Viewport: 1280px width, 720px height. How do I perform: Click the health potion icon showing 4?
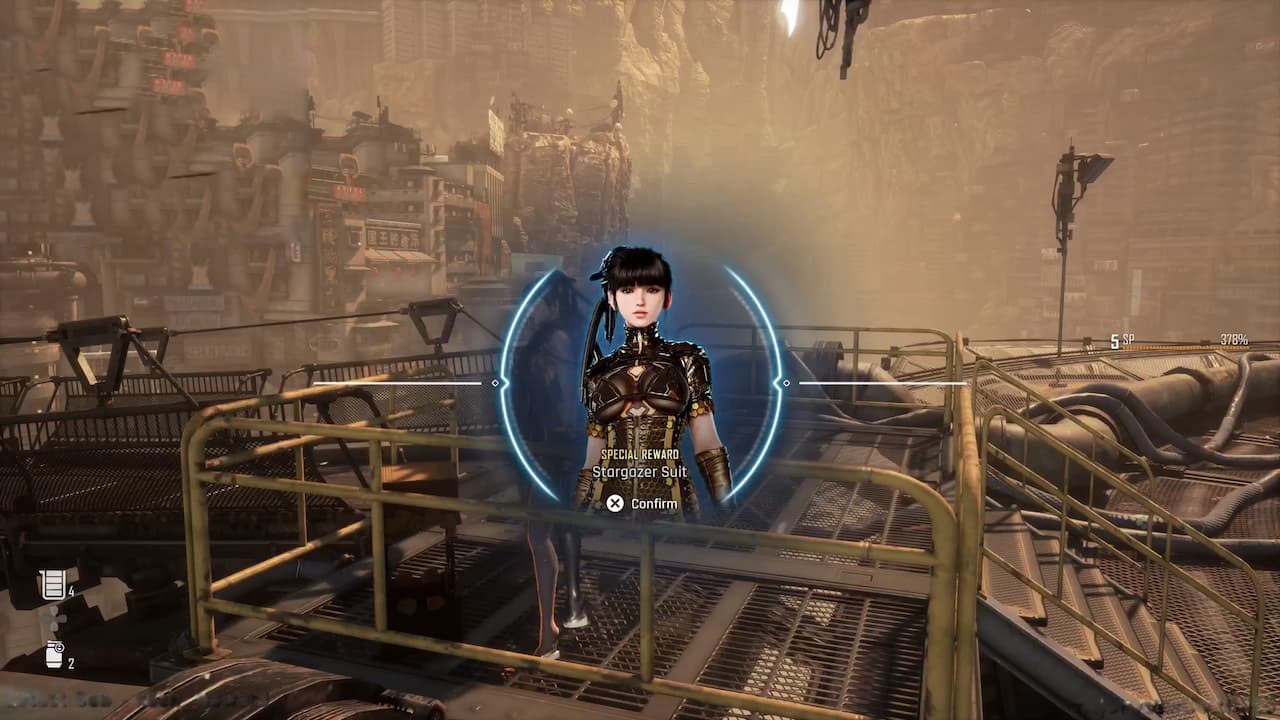pos(51,584)
